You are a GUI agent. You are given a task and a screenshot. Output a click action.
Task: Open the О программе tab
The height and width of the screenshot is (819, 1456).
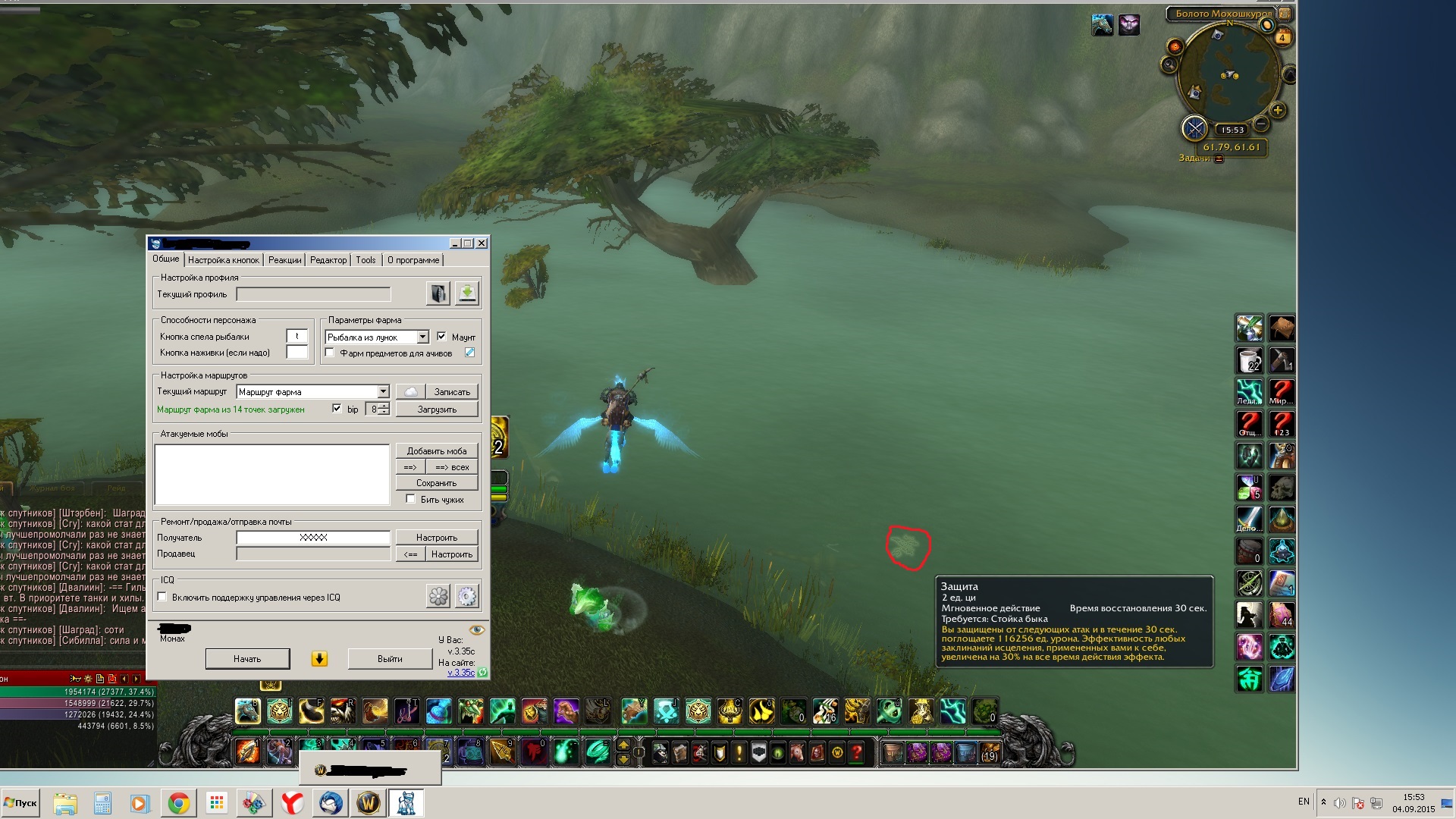(413, 260)
